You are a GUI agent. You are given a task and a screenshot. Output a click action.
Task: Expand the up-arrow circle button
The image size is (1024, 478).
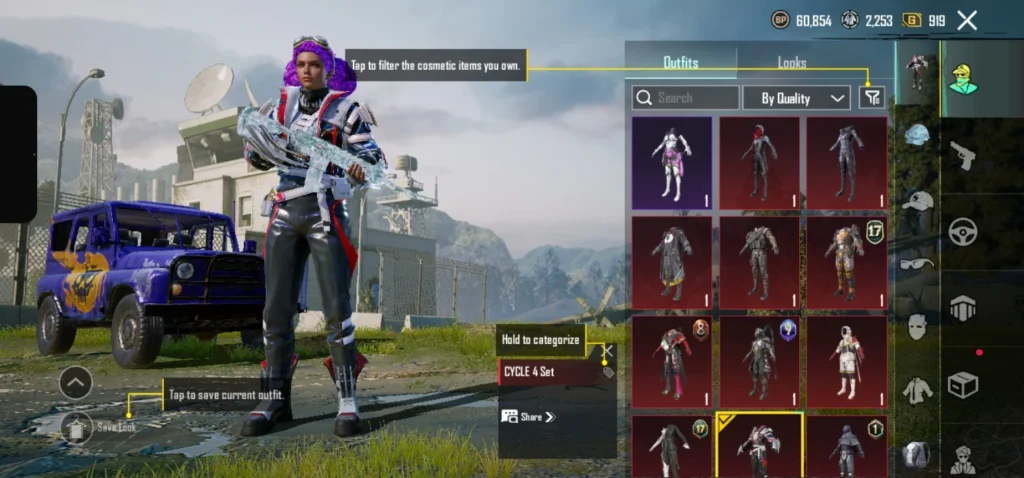tap(76, 382)
